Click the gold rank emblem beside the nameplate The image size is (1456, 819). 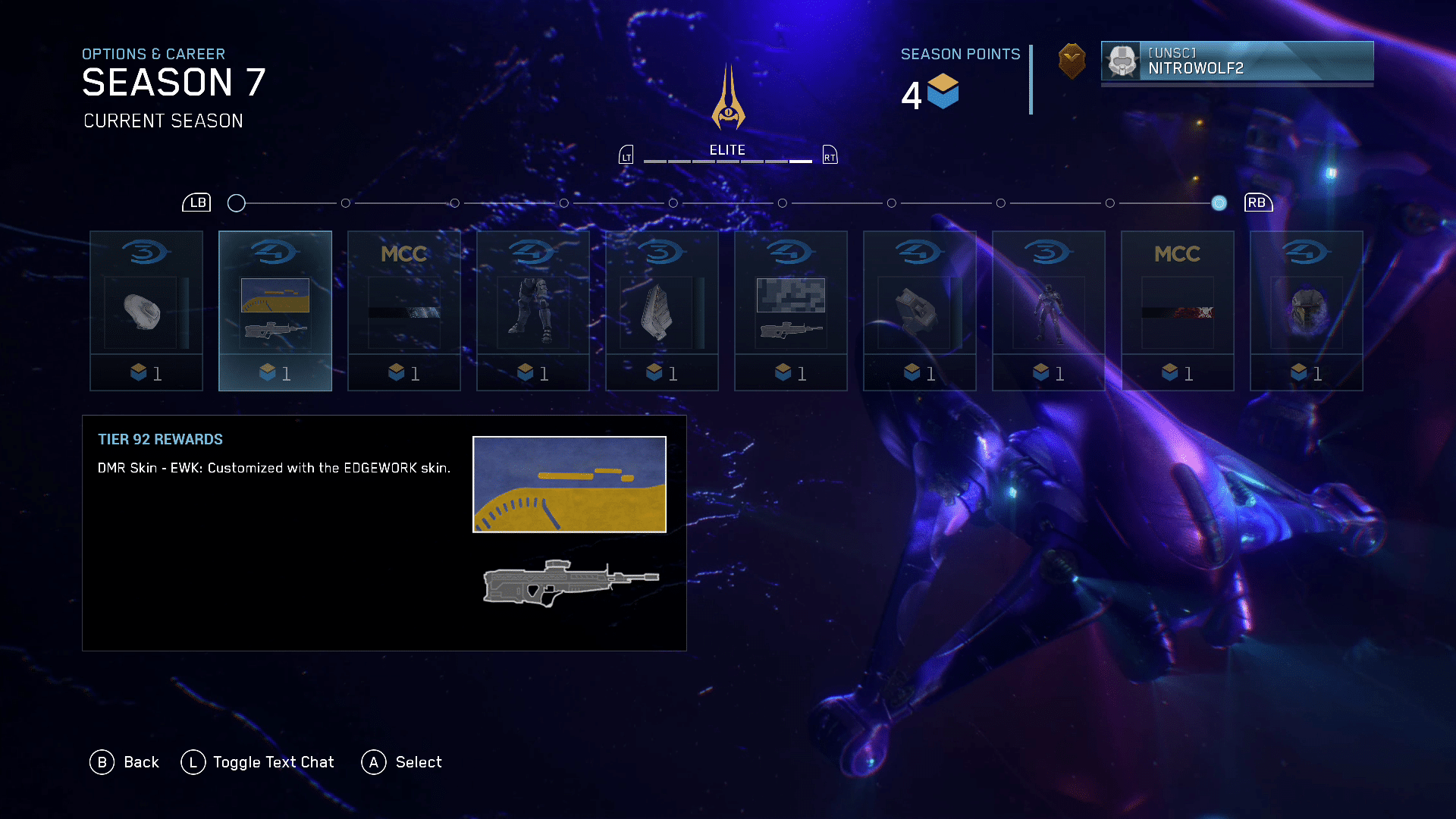pyautogui.click(x=1072, y=61)
